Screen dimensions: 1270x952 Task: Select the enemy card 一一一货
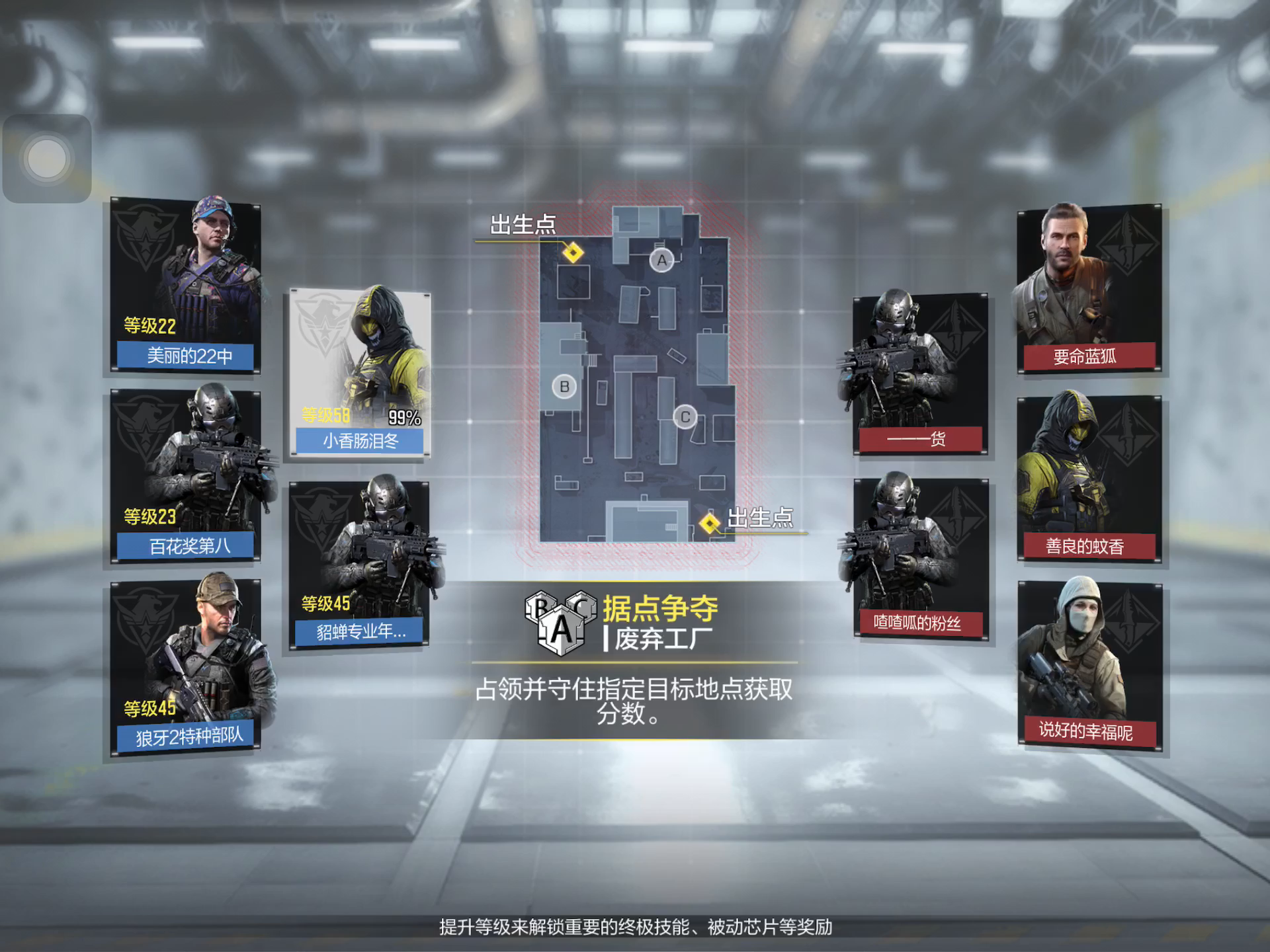click(x=919, y=374)
